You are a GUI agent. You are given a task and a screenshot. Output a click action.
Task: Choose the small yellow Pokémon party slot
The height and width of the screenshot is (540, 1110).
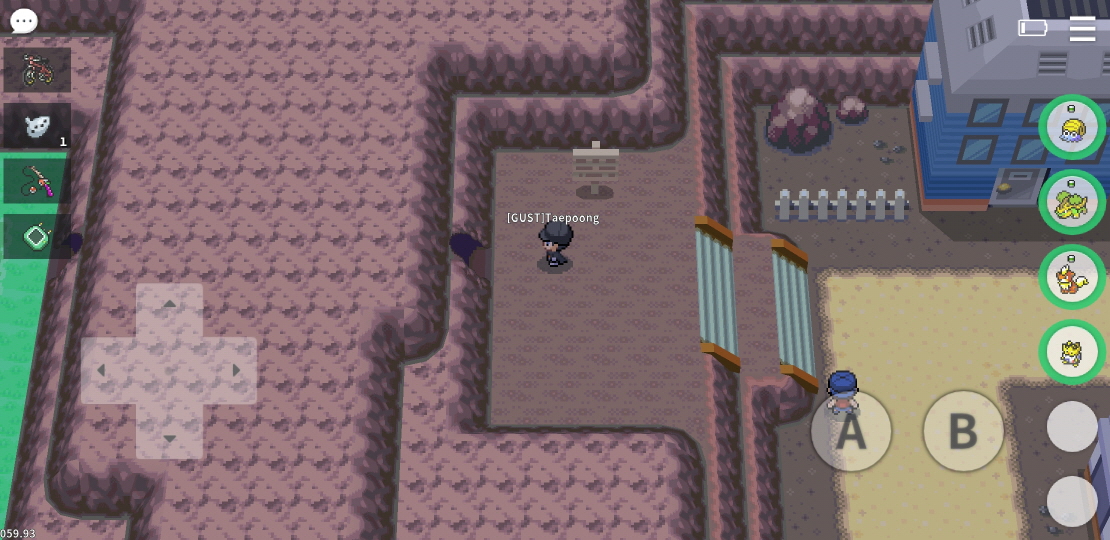coord(1072,352)
